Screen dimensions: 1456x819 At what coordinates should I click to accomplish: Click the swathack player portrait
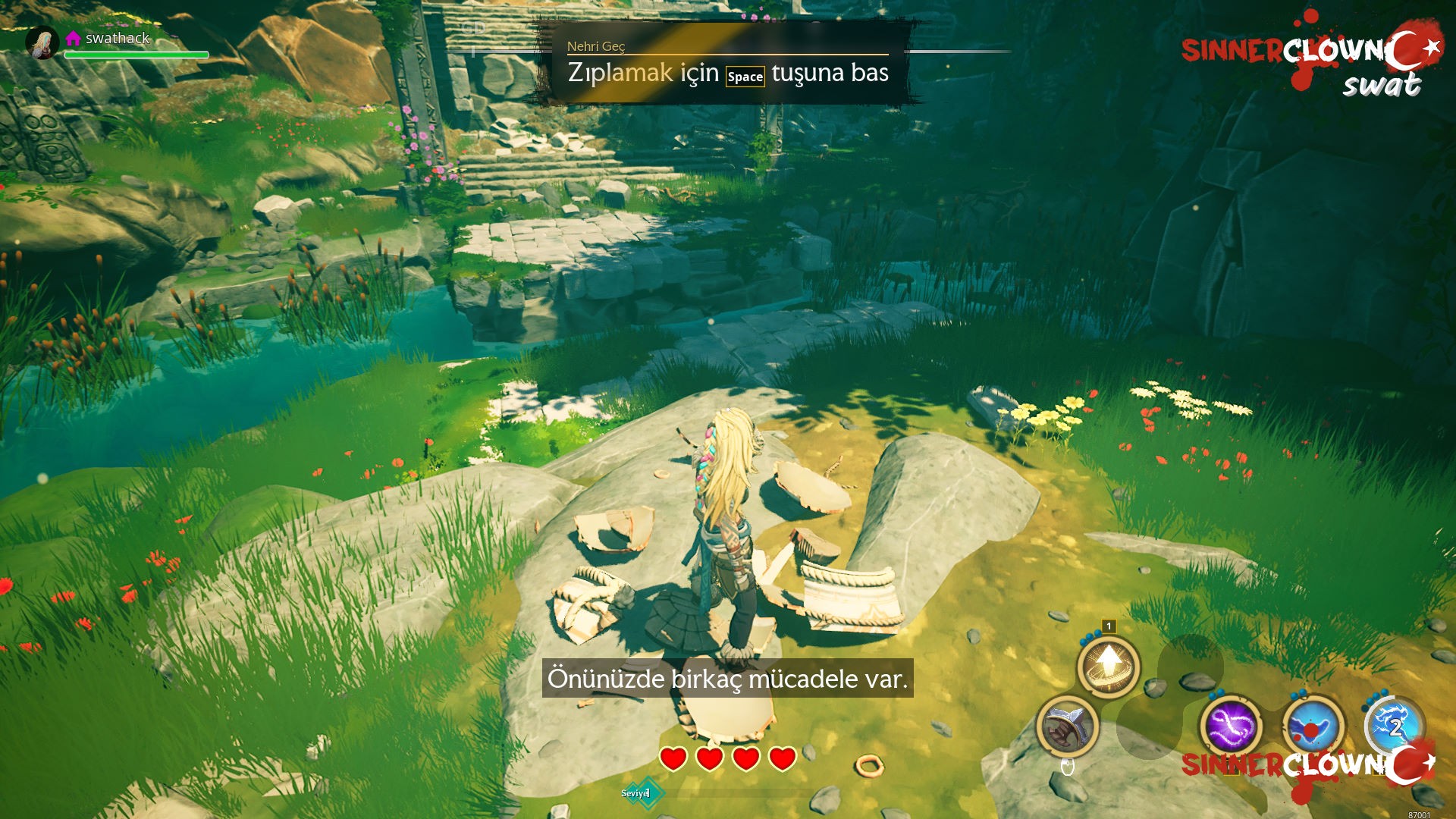pyautogui.click(x=42, y=42)
